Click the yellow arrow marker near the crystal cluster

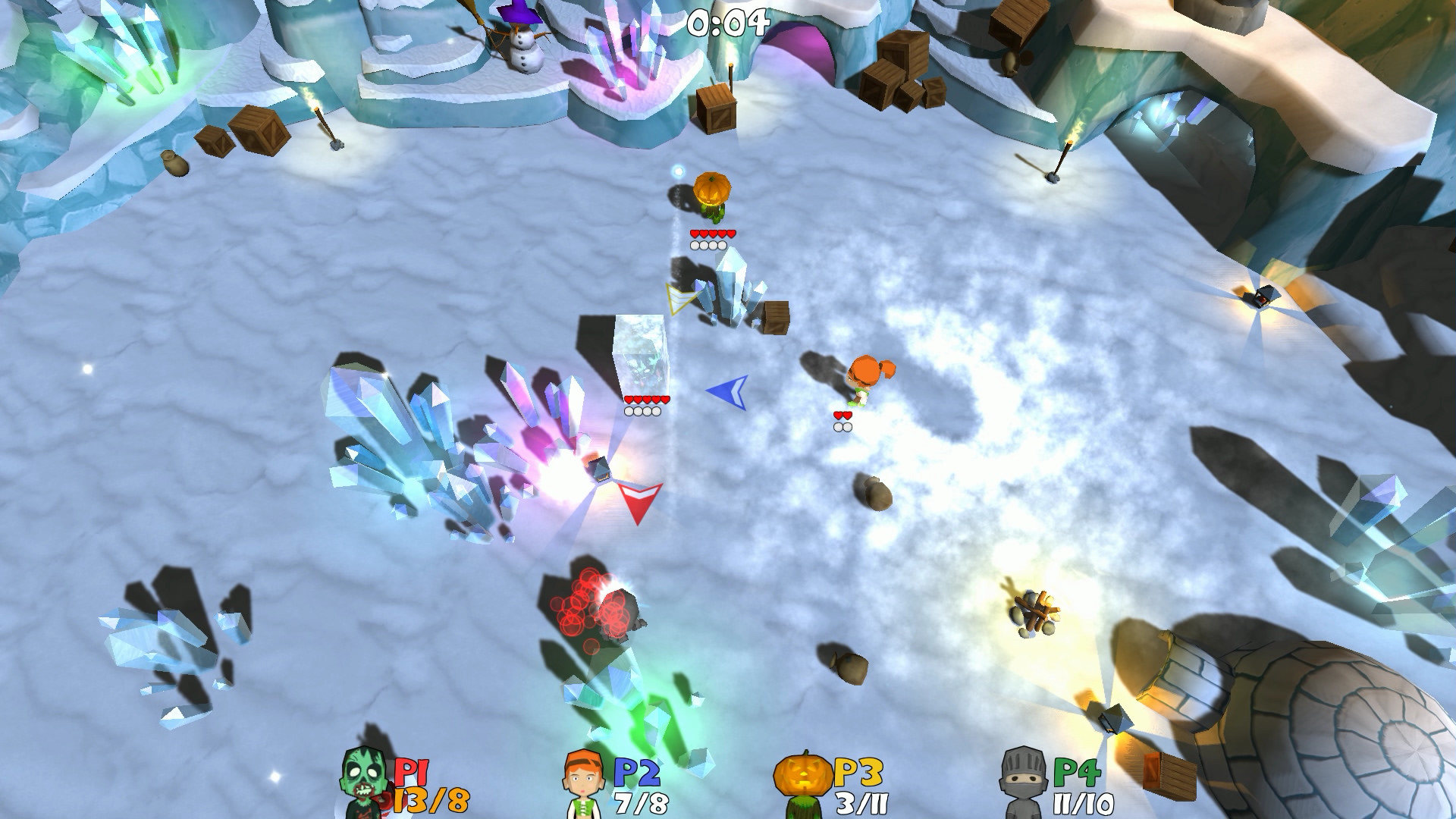677,297
